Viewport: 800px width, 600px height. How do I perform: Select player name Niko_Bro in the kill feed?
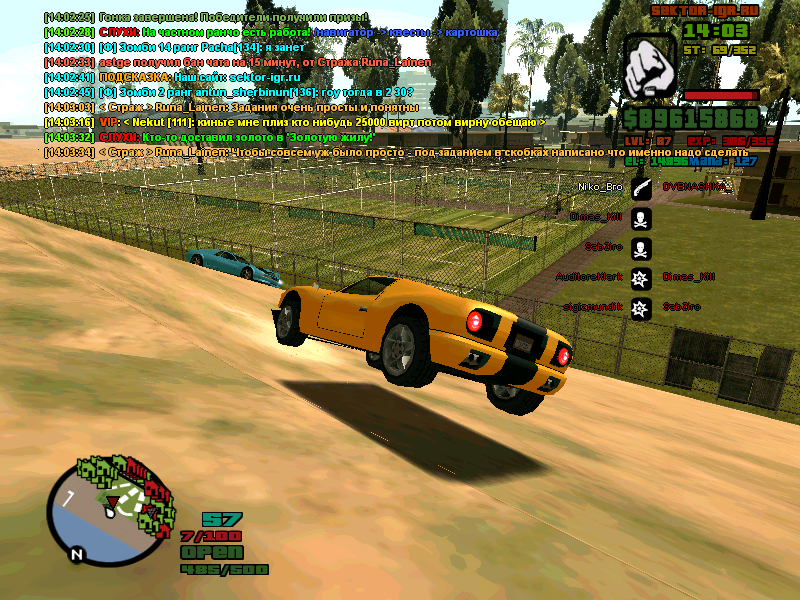coord(600,186)
